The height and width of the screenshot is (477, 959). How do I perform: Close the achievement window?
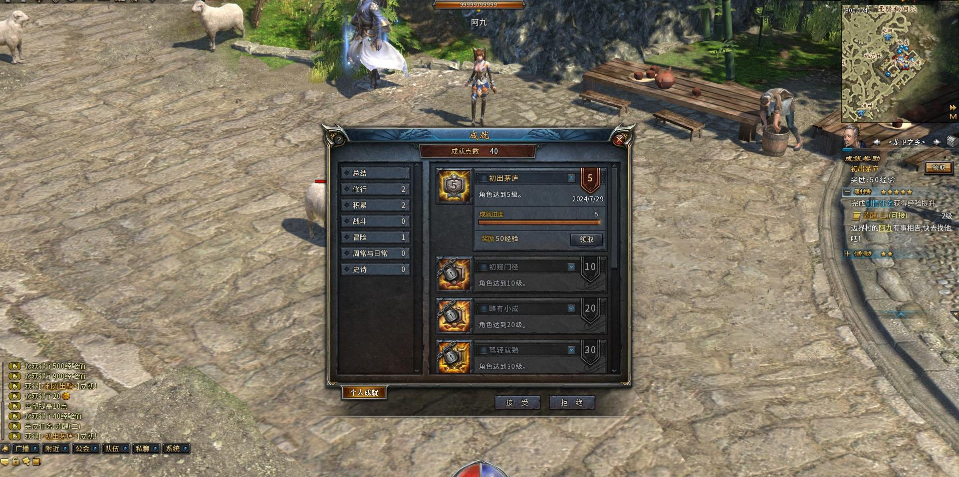pos(621,138)
